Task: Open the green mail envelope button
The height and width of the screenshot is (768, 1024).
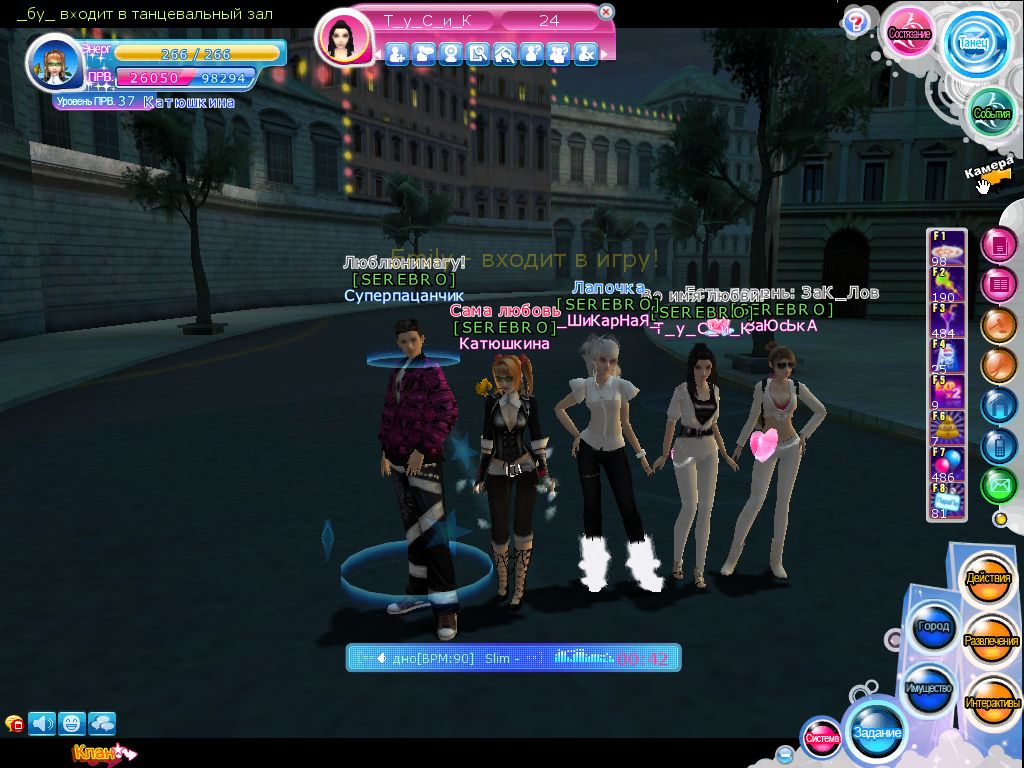Action: 998,486
